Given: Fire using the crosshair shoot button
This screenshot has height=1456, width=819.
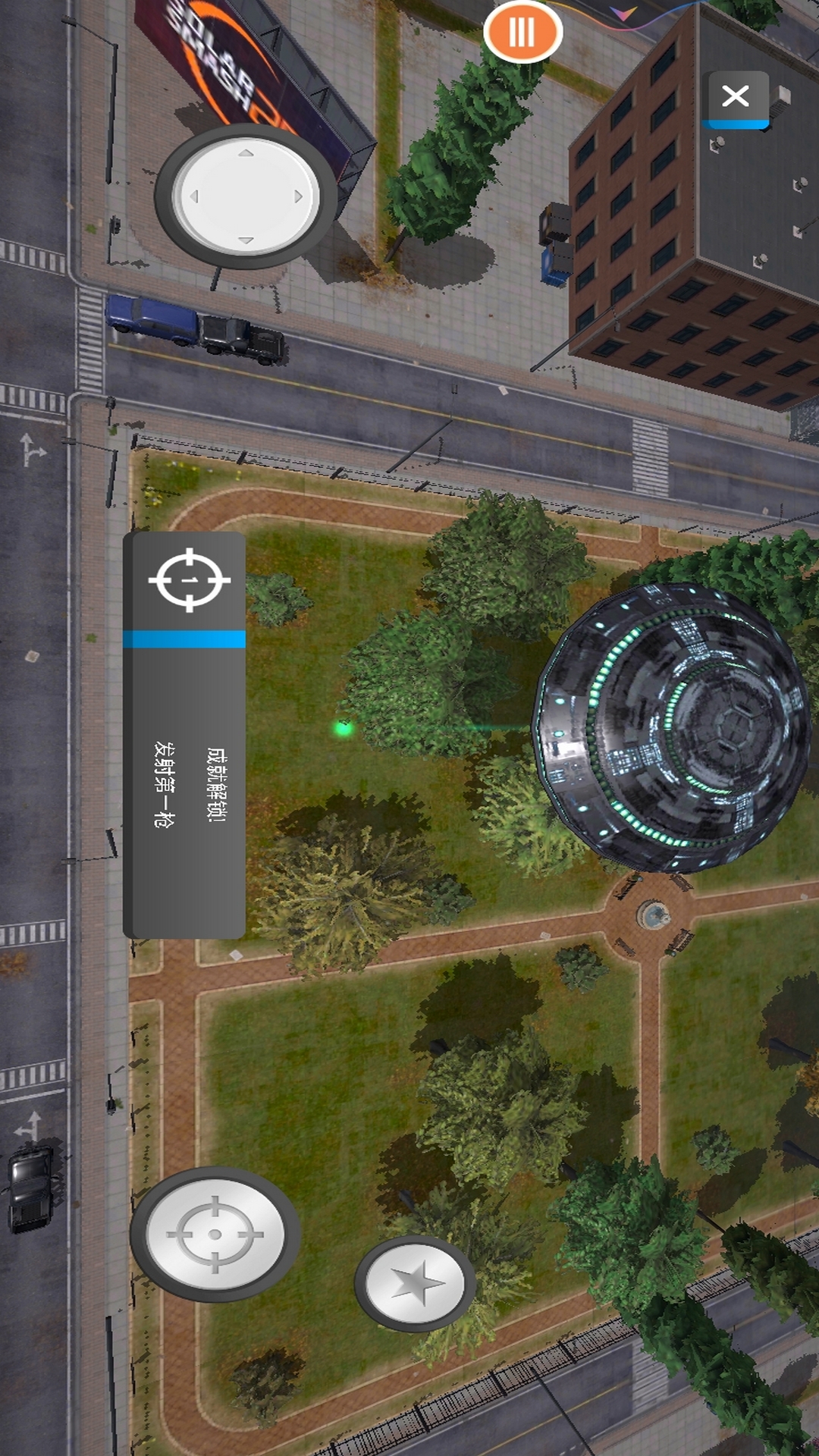Looking at the screenshot, I should [x=215, y=1234].
